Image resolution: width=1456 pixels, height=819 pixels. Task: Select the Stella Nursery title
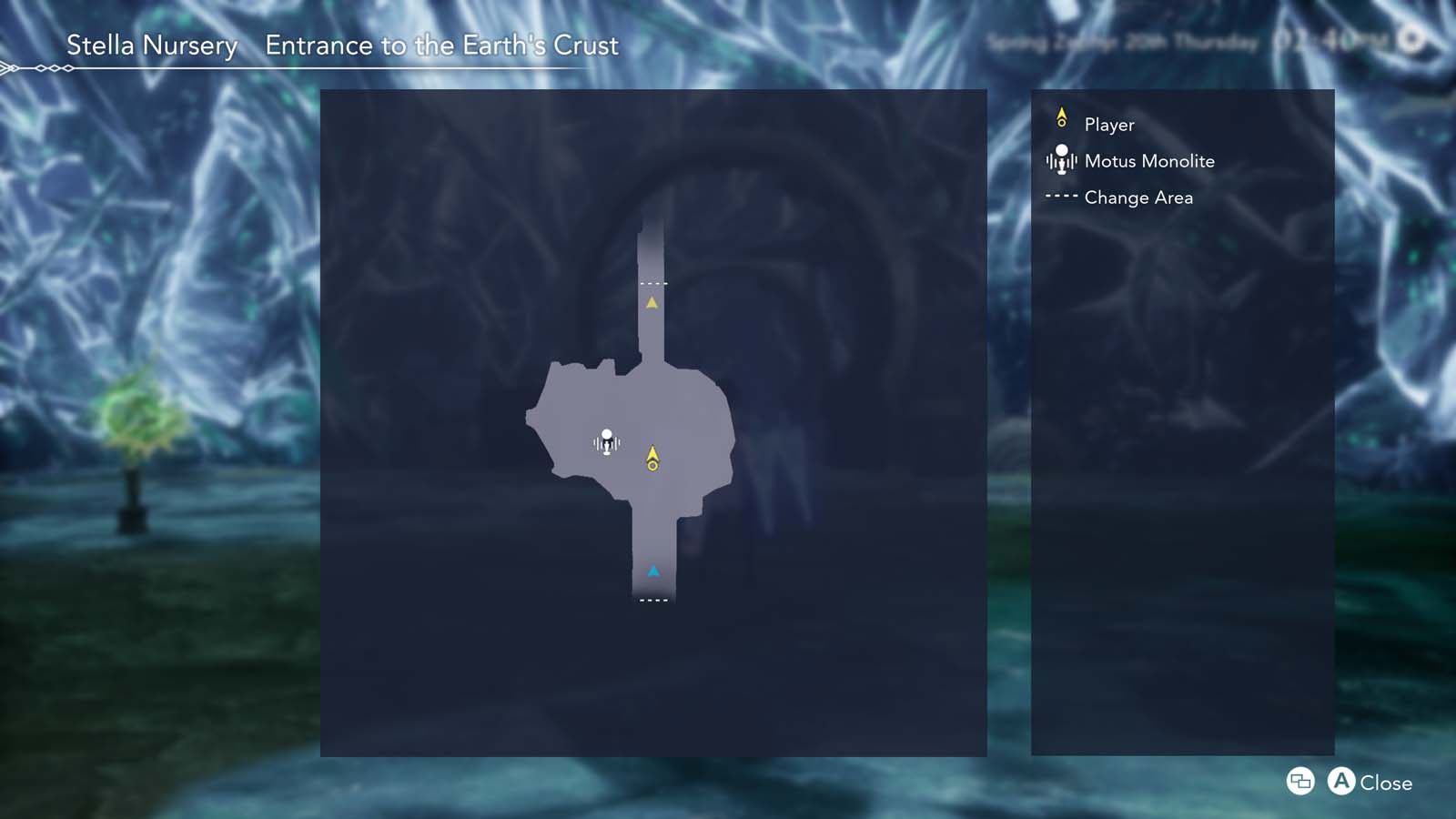(x=151, y=45)
